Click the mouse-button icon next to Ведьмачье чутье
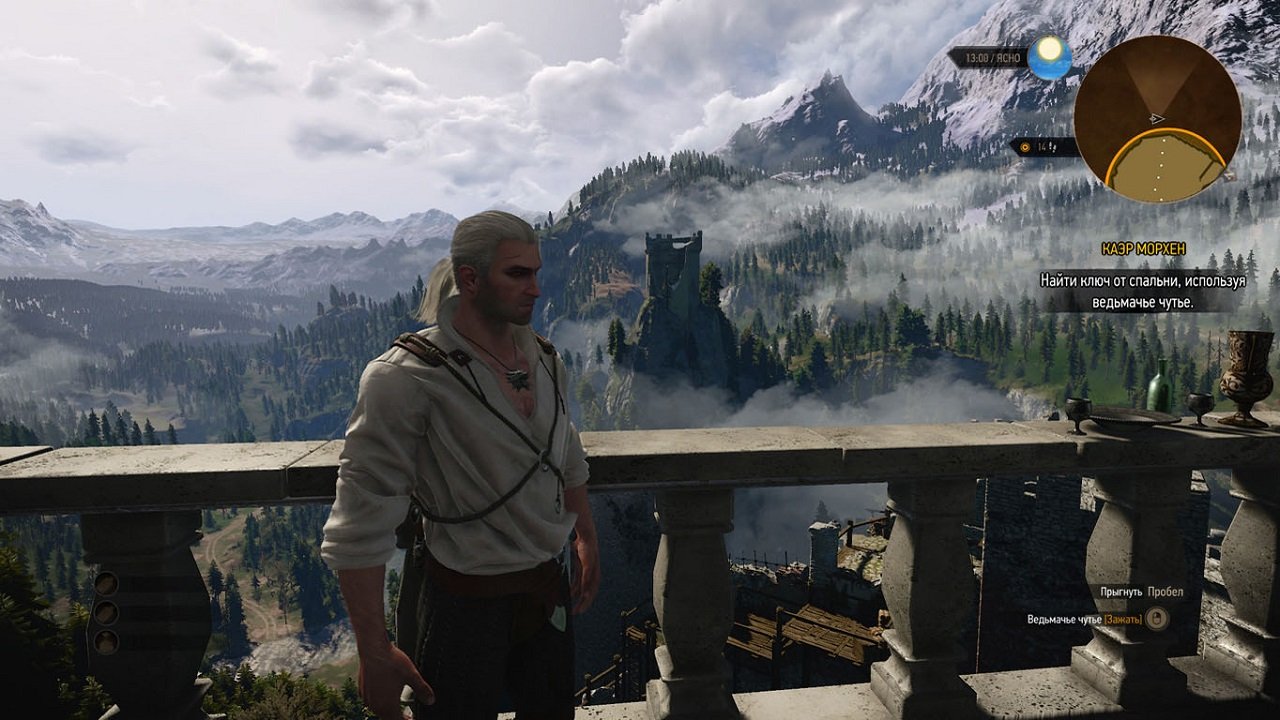 (x=1158, y=618)
